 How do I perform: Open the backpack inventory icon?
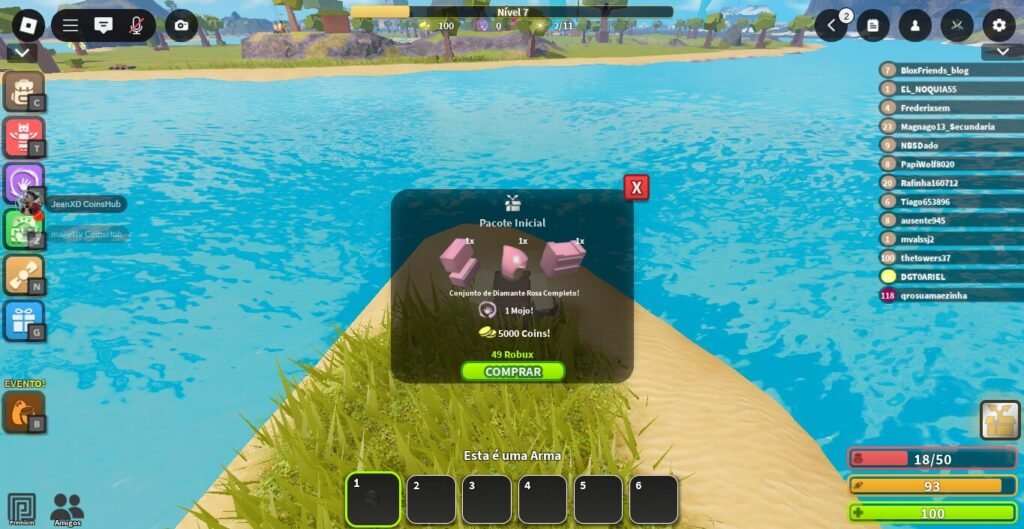click(22, 91)
